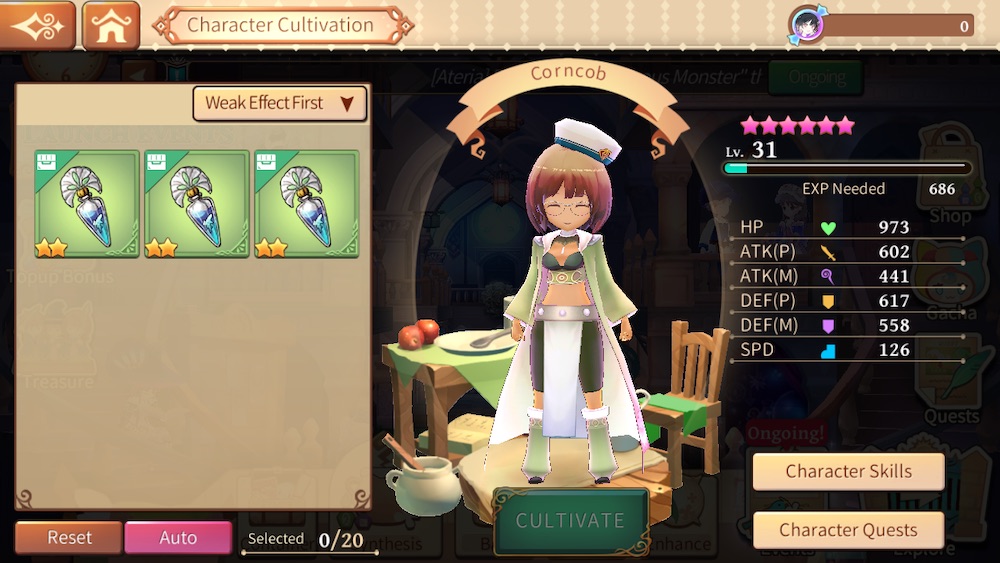Return to the home screen
This screenshot has width=1000, height=563.
click(x=111, y=25)
